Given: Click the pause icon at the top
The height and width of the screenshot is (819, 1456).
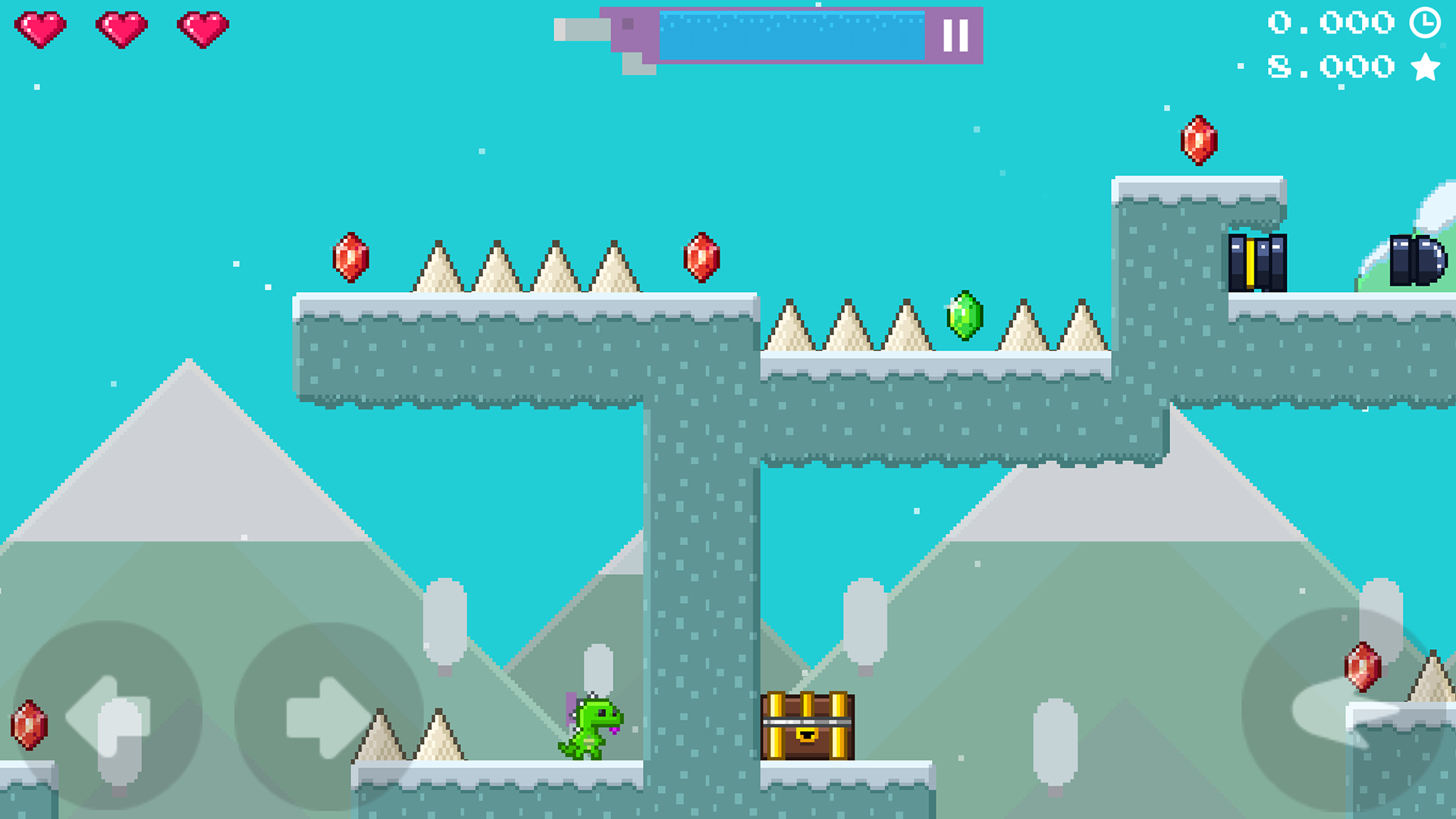Looking at the screenshot, I should [957, 34].
